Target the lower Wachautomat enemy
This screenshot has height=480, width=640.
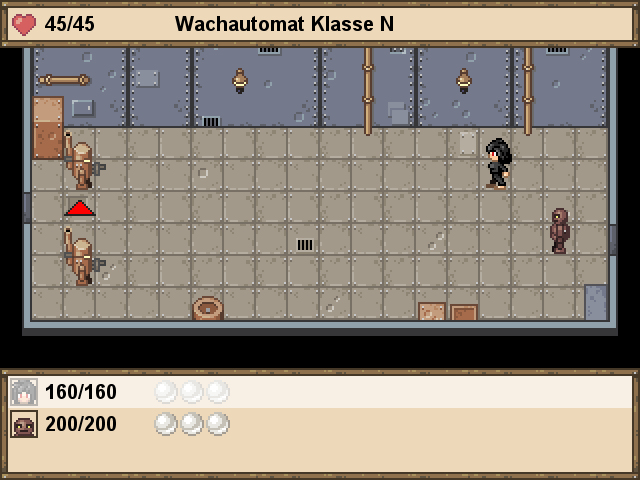click(81, 258)
